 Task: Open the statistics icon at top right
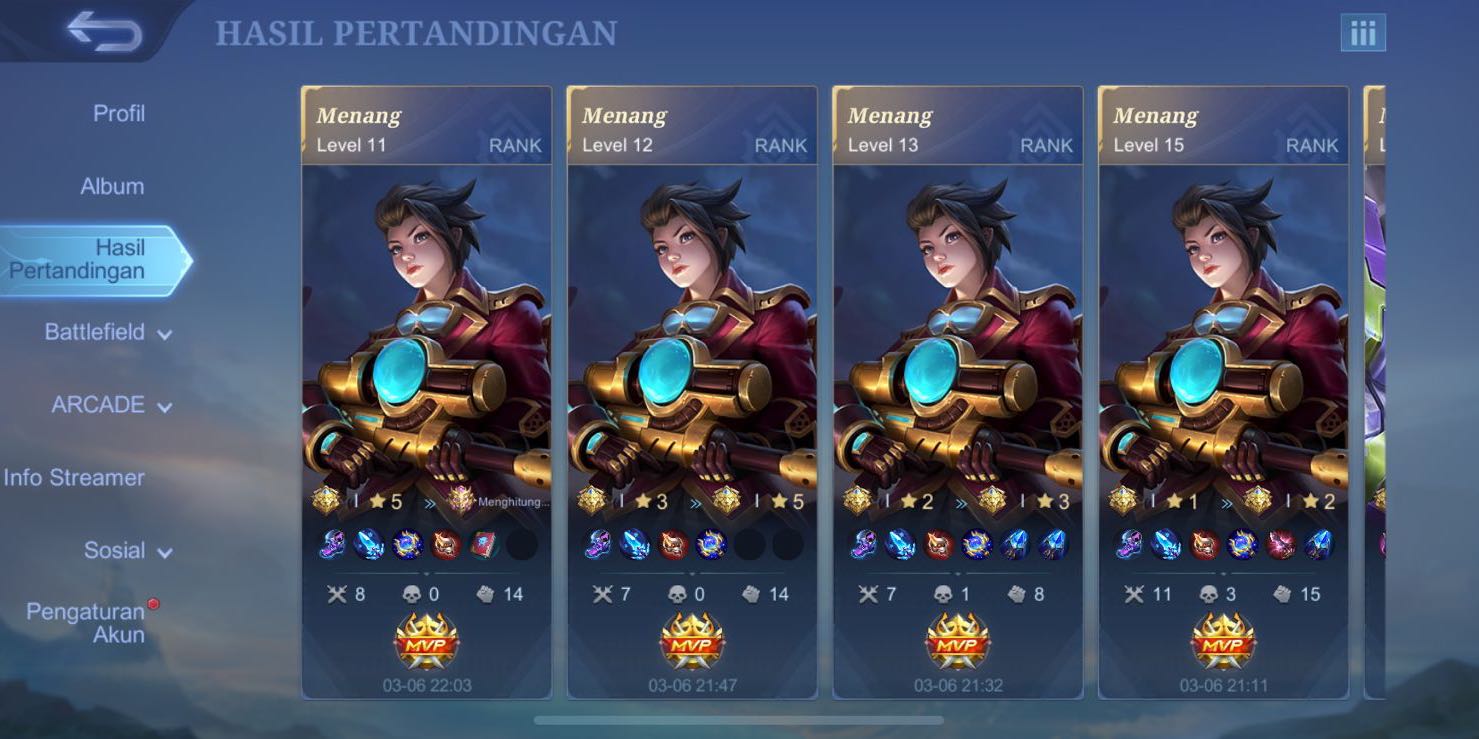click(1364, 33)
